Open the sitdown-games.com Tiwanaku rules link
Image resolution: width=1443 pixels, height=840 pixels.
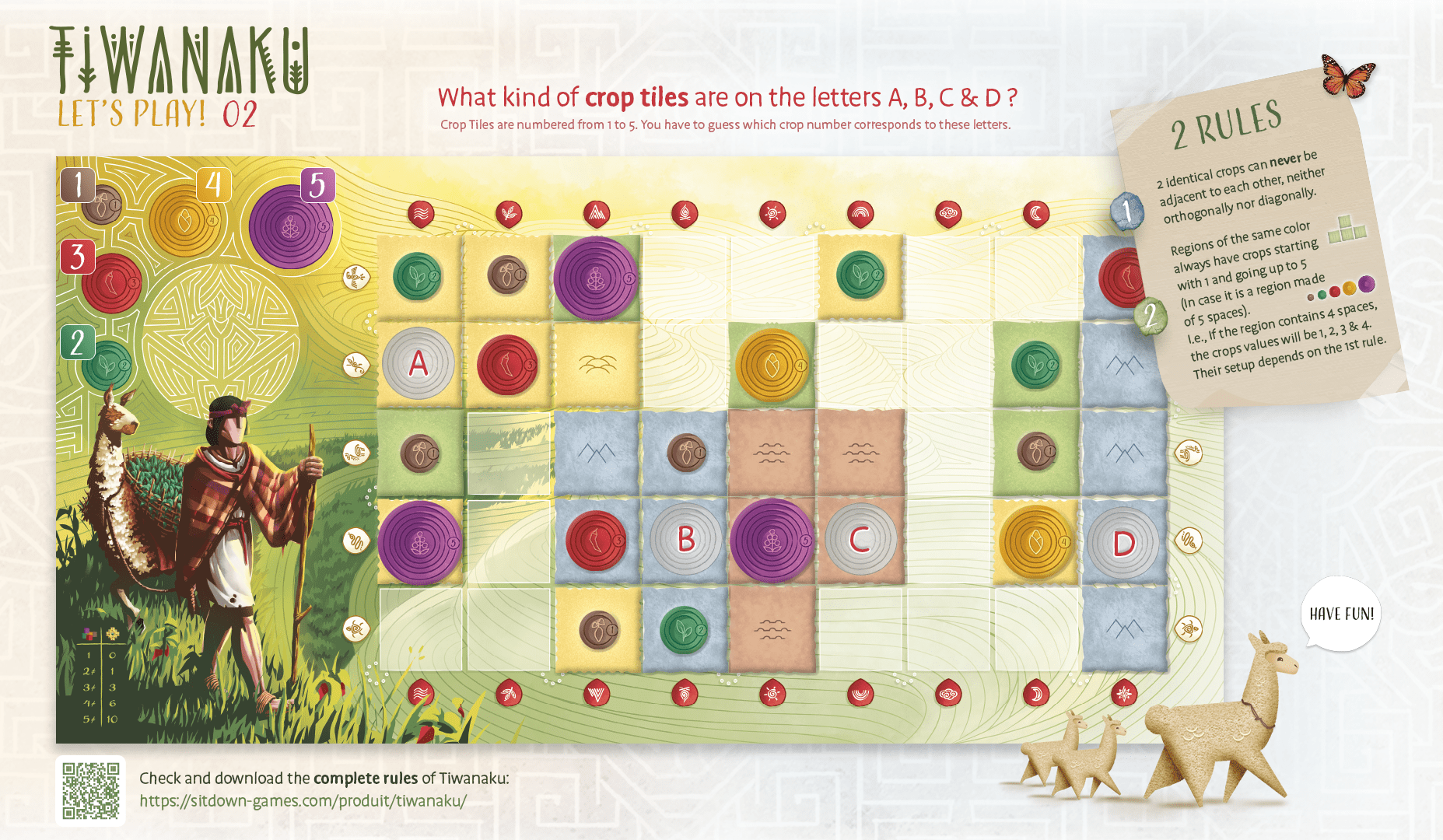[x=303, y=800]
